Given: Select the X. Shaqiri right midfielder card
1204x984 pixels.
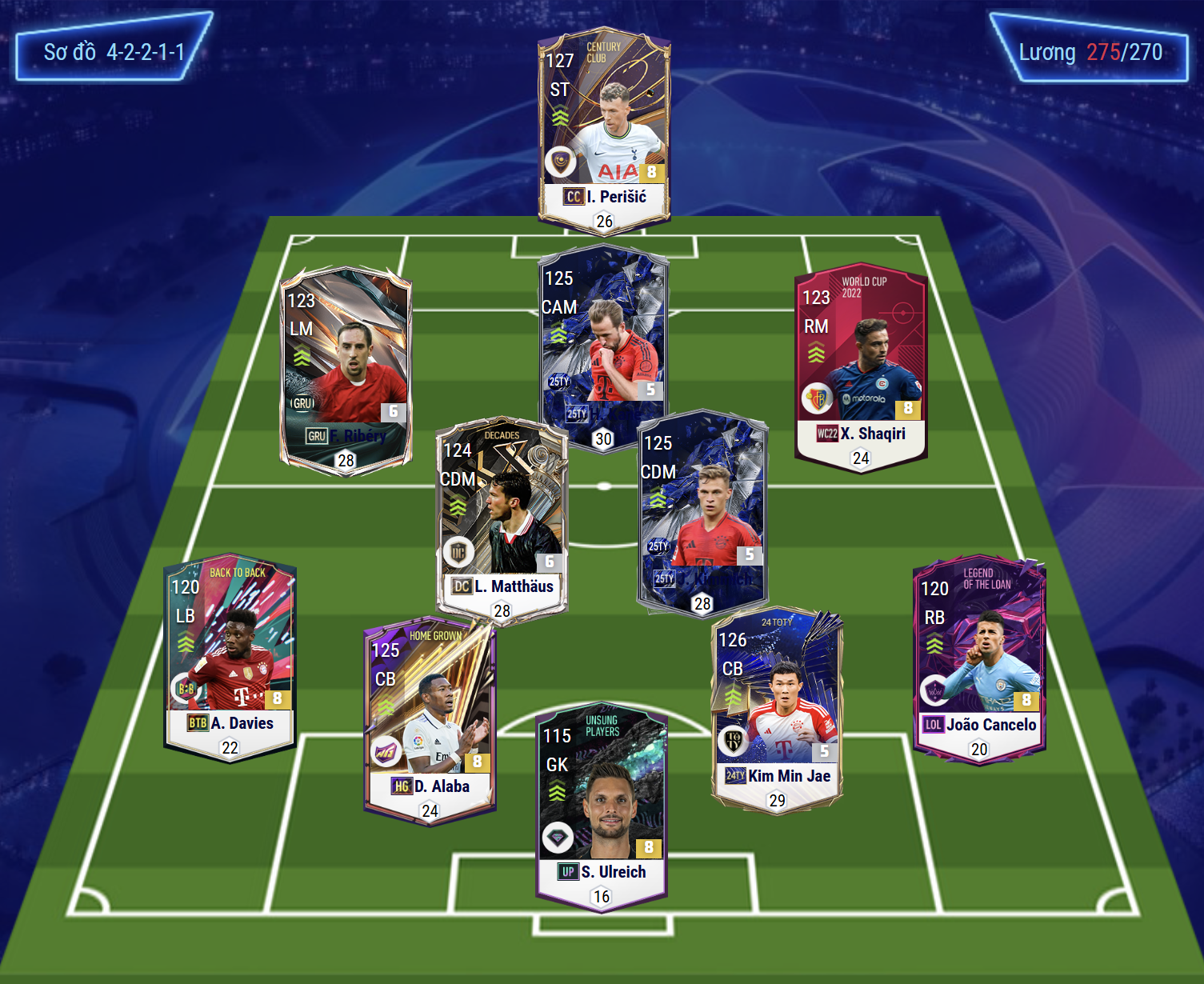Looking at the screenshot, I should pyautogui.click(x=861, y=364).
